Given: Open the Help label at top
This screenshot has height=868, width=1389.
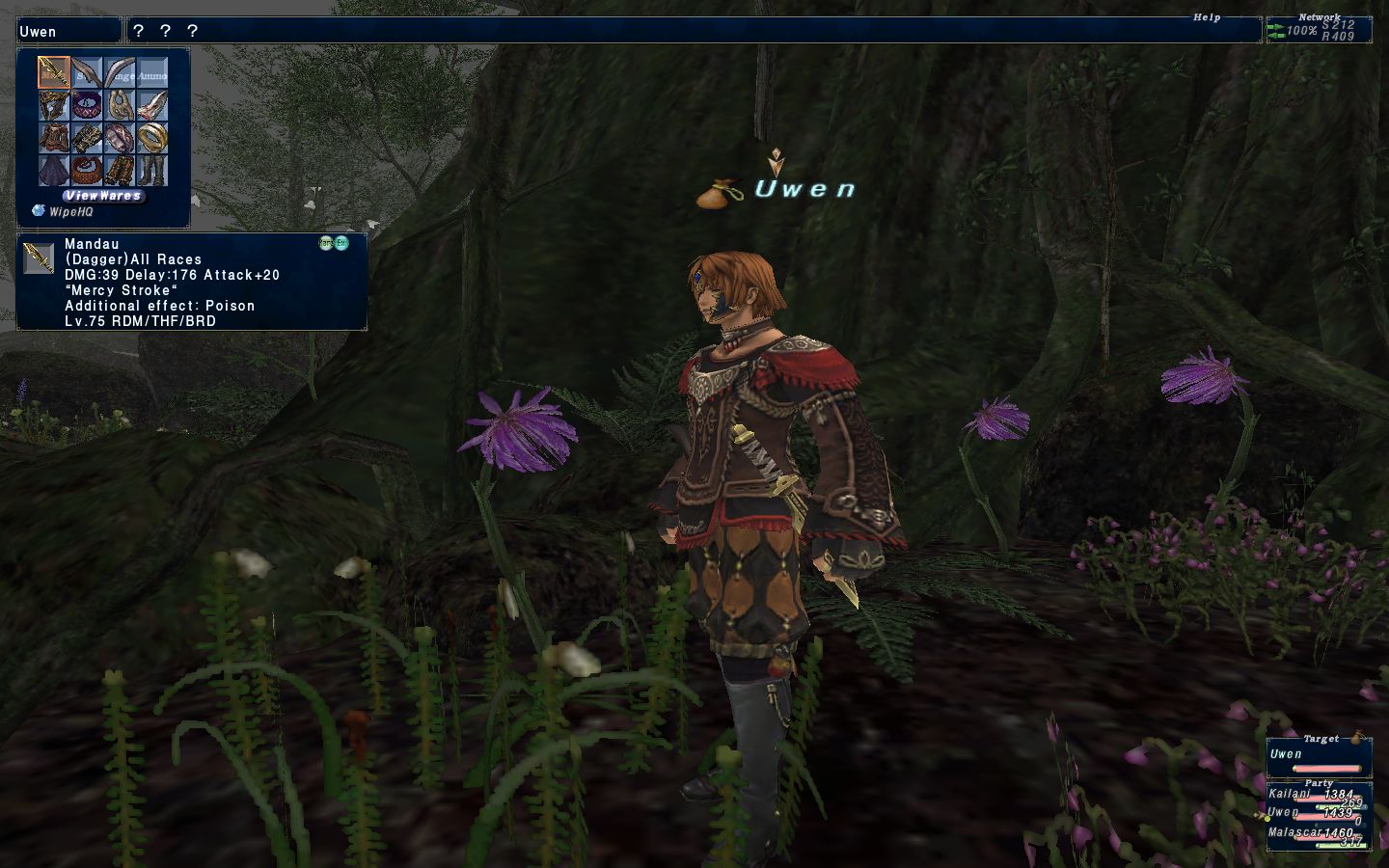Looking at the screenshot, I should pyautogui.click(x=1207, y=17).
